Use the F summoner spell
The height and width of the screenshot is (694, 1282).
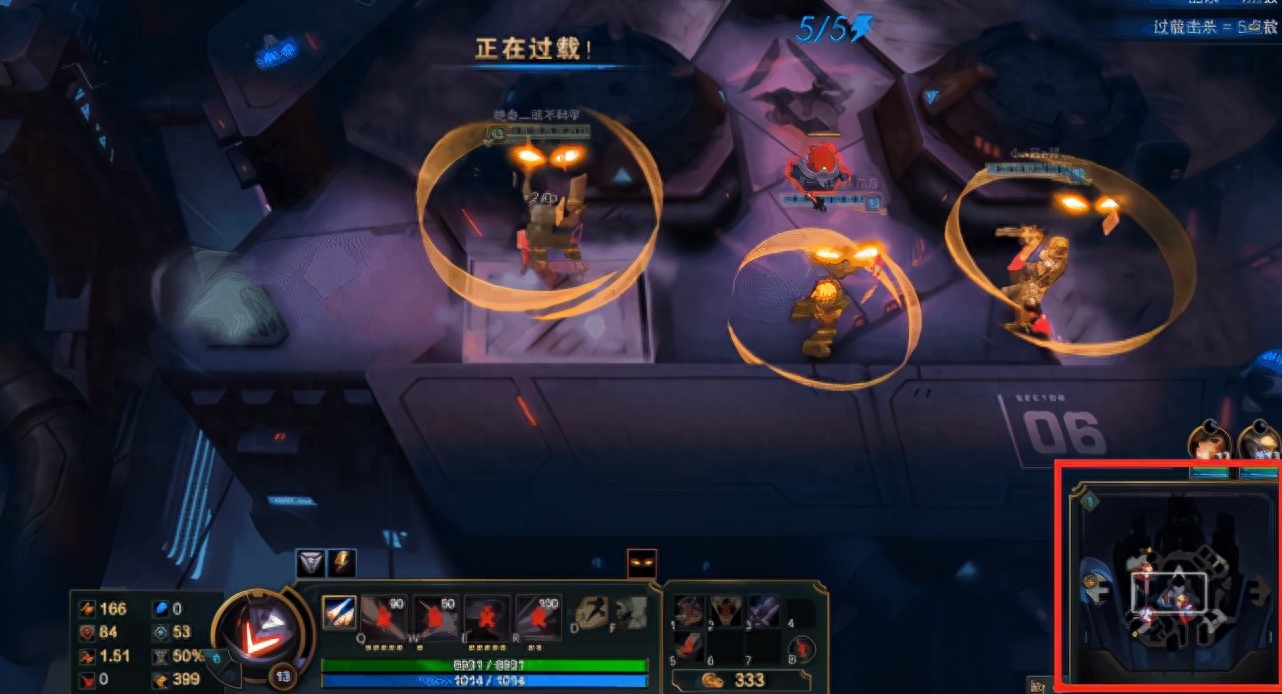click(629, 612)
